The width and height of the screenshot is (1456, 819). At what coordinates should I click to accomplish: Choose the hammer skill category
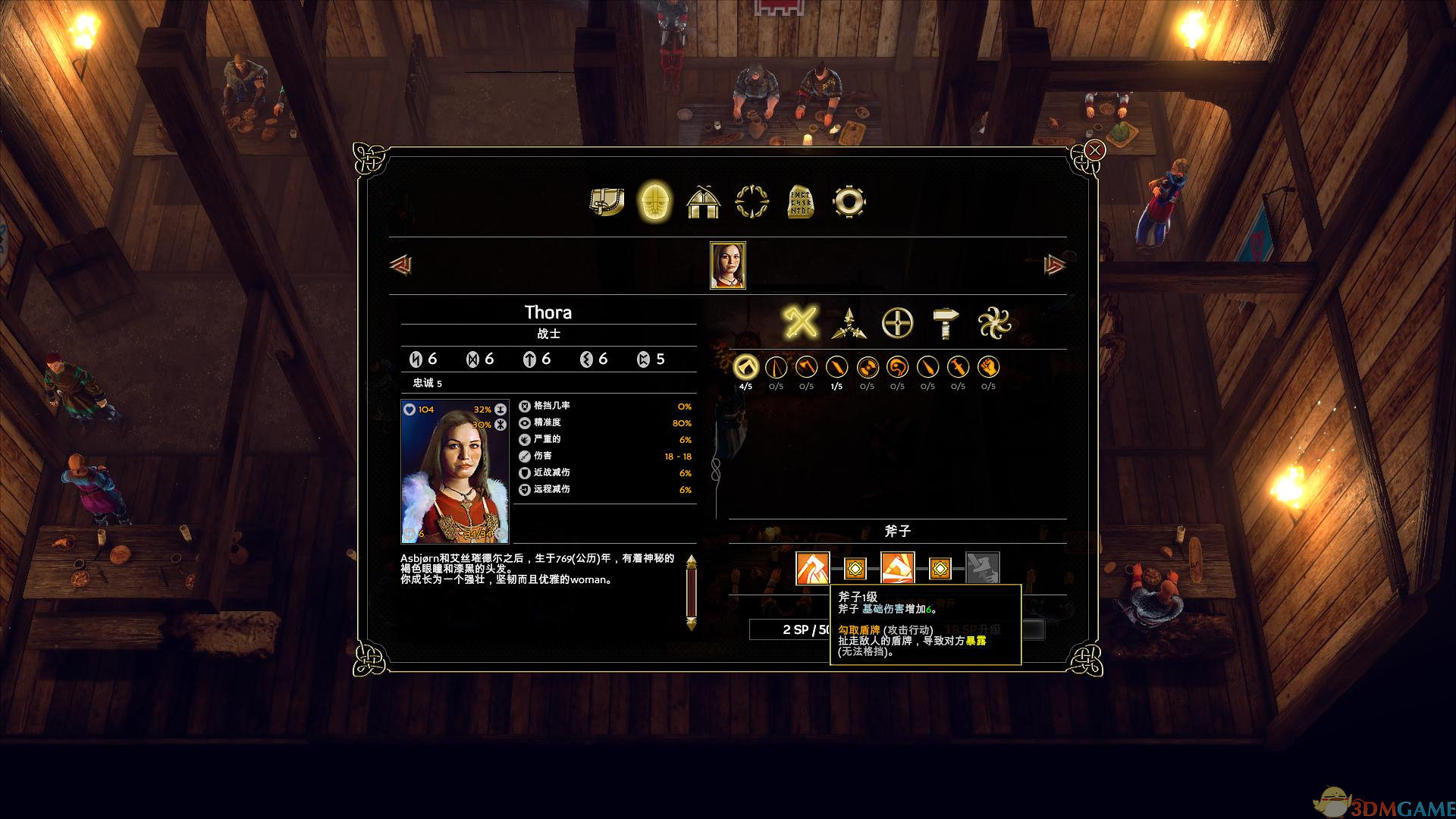(x=945, y=324)
